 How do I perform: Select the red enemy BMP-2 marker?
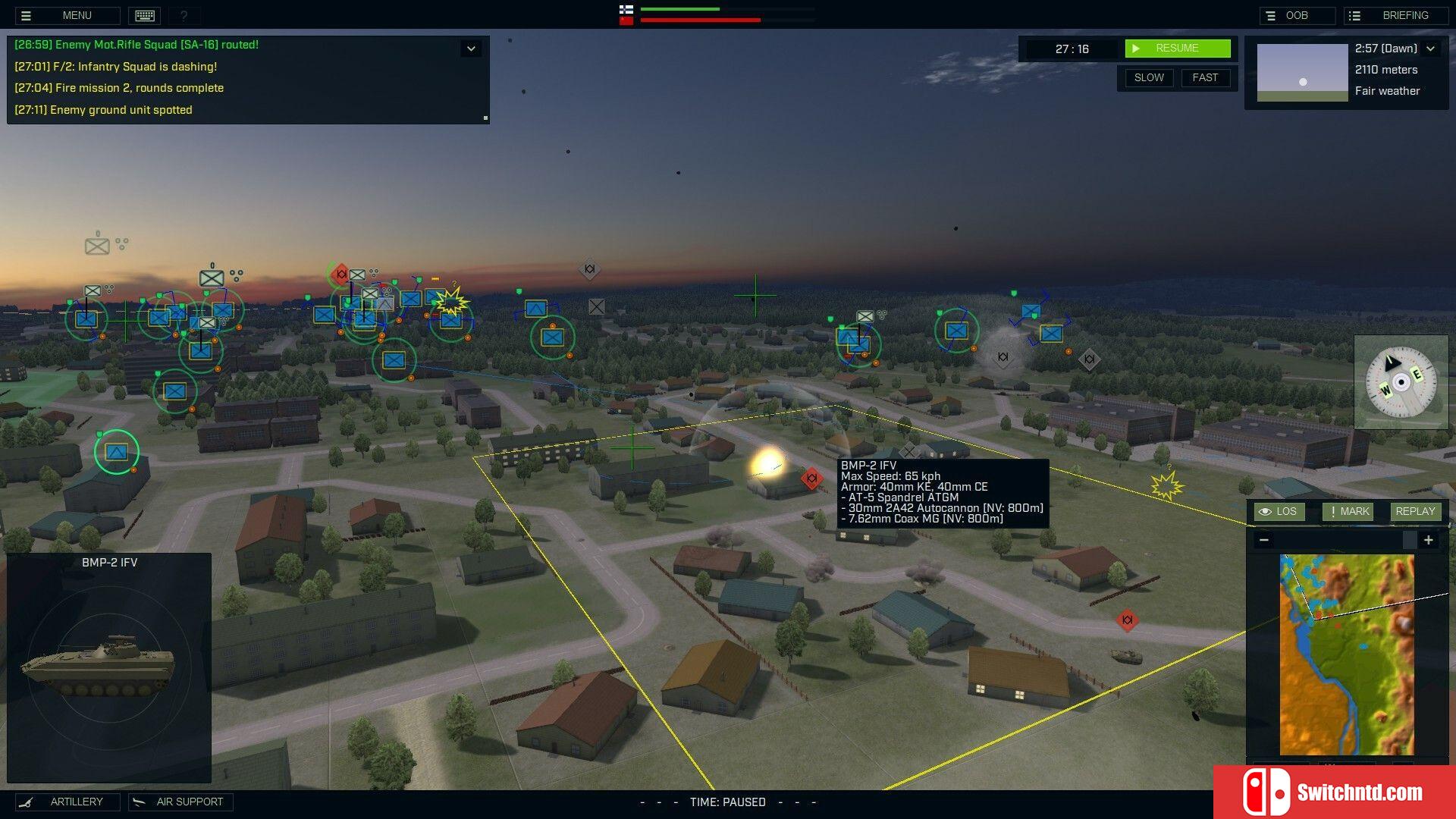click(x=811, y=478)
